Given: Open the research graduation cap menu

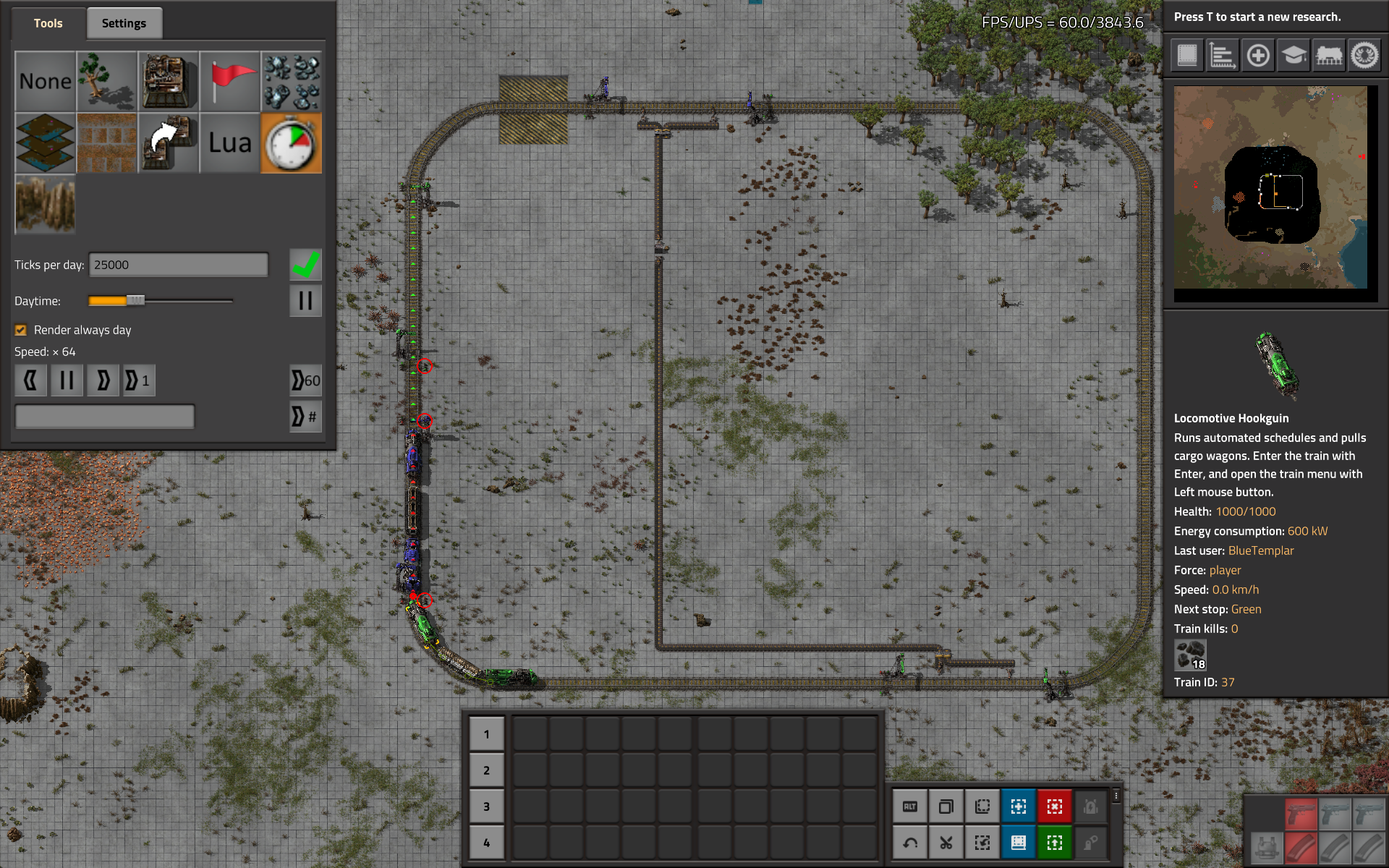Looking at the screenshot, I should (x=1294, y=55).
